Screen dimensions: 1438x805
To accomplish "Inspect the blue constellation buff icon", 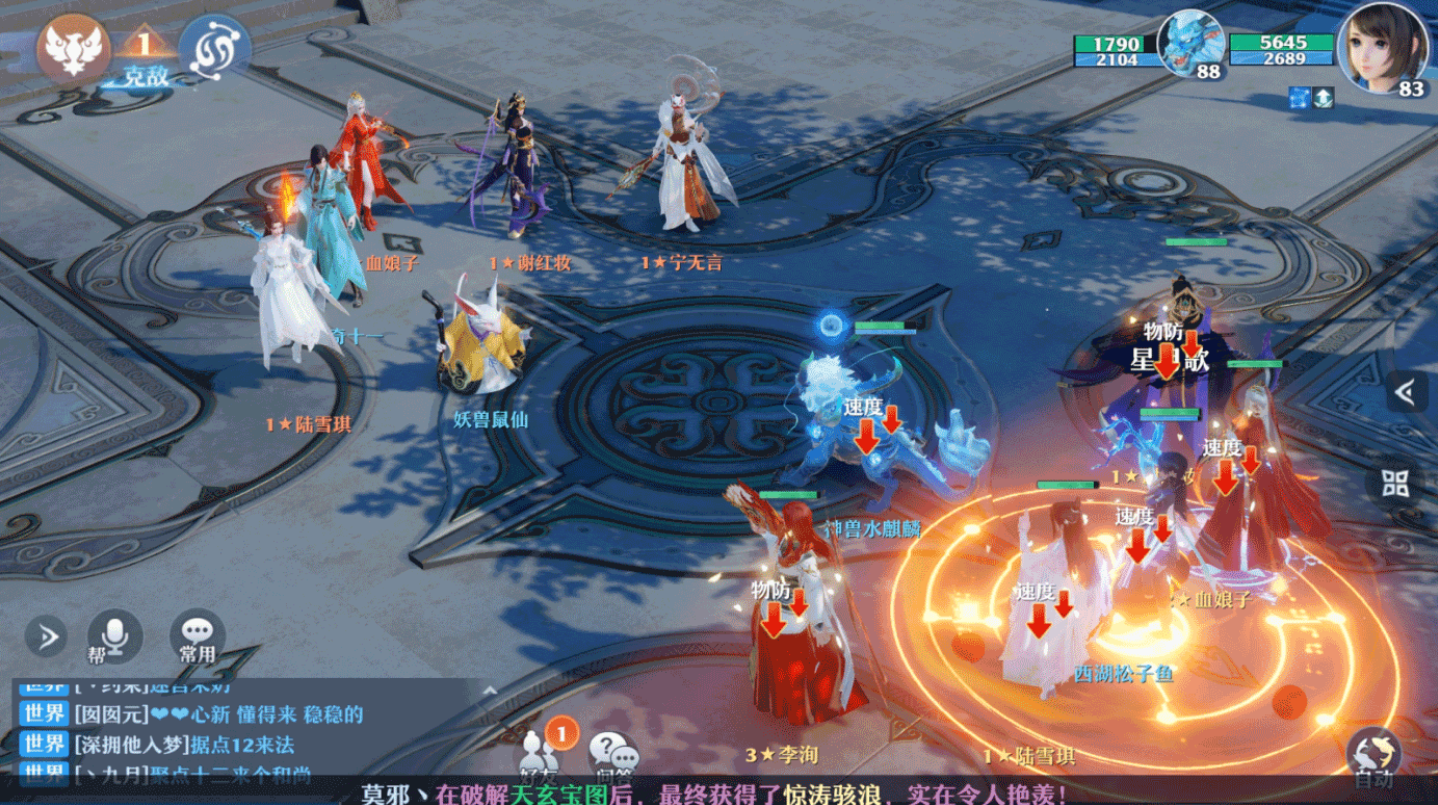I will [1299, 98].
